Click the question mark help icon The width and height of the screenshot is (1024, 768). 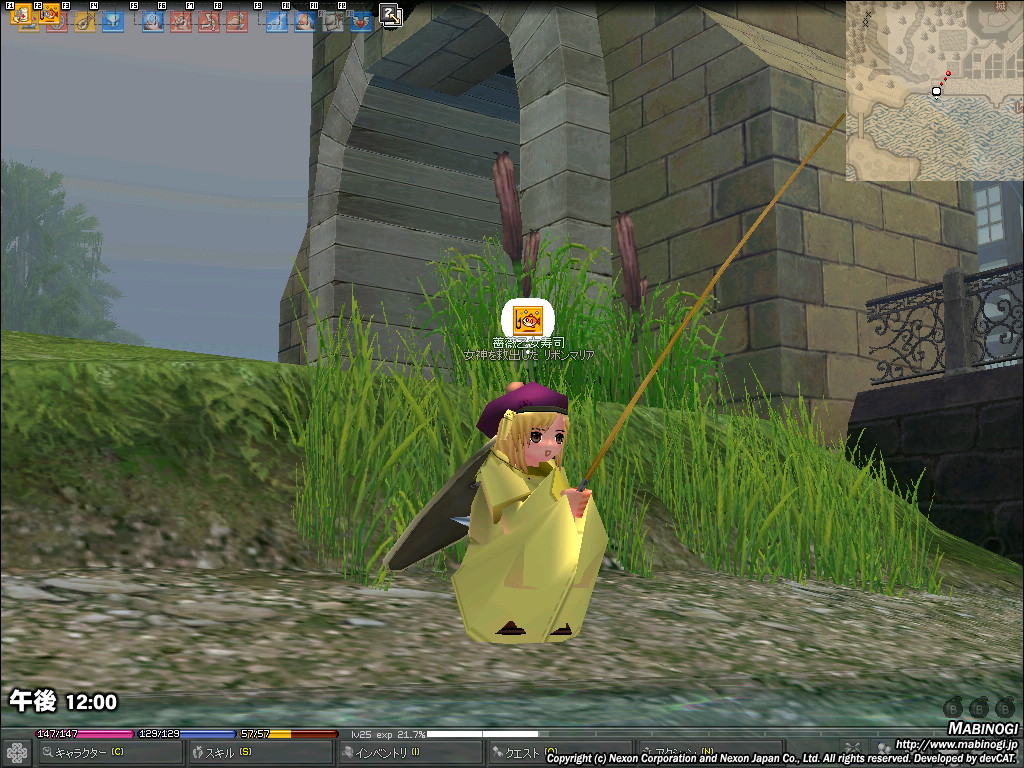(x=390, y=14)
